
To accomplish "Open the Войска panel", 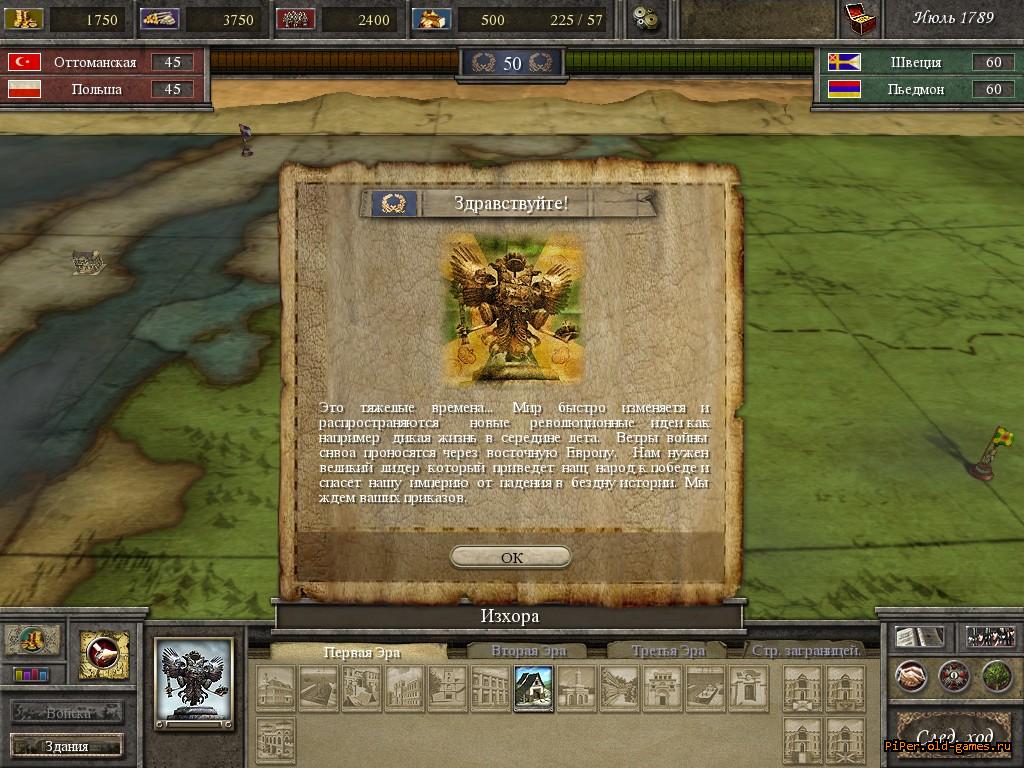I will [x=68, y=713].
